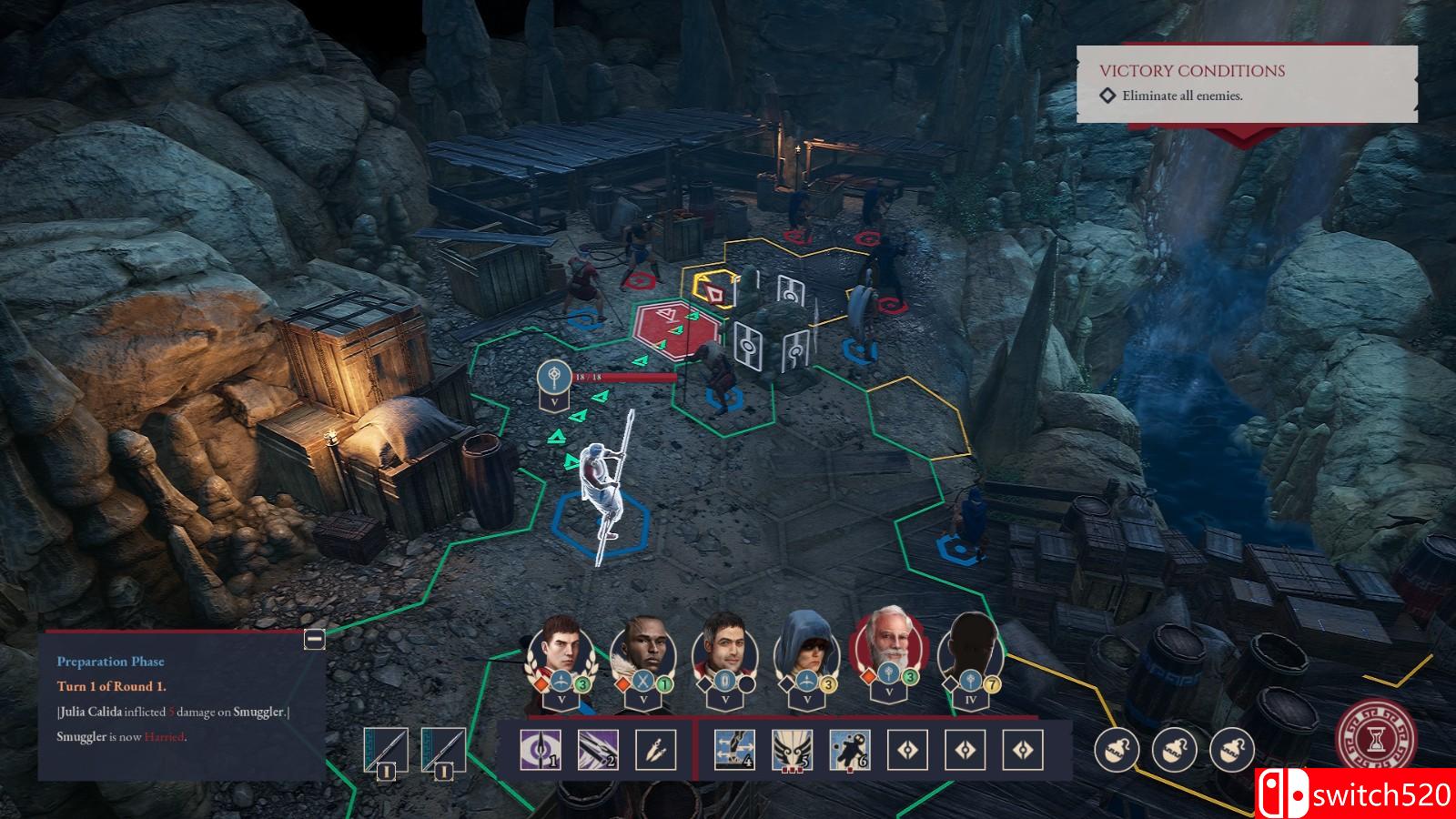The width and height of the screenshot is (1456, 819).
Task: Click the switch520 watermark logo
Action: coord(1355,794)
